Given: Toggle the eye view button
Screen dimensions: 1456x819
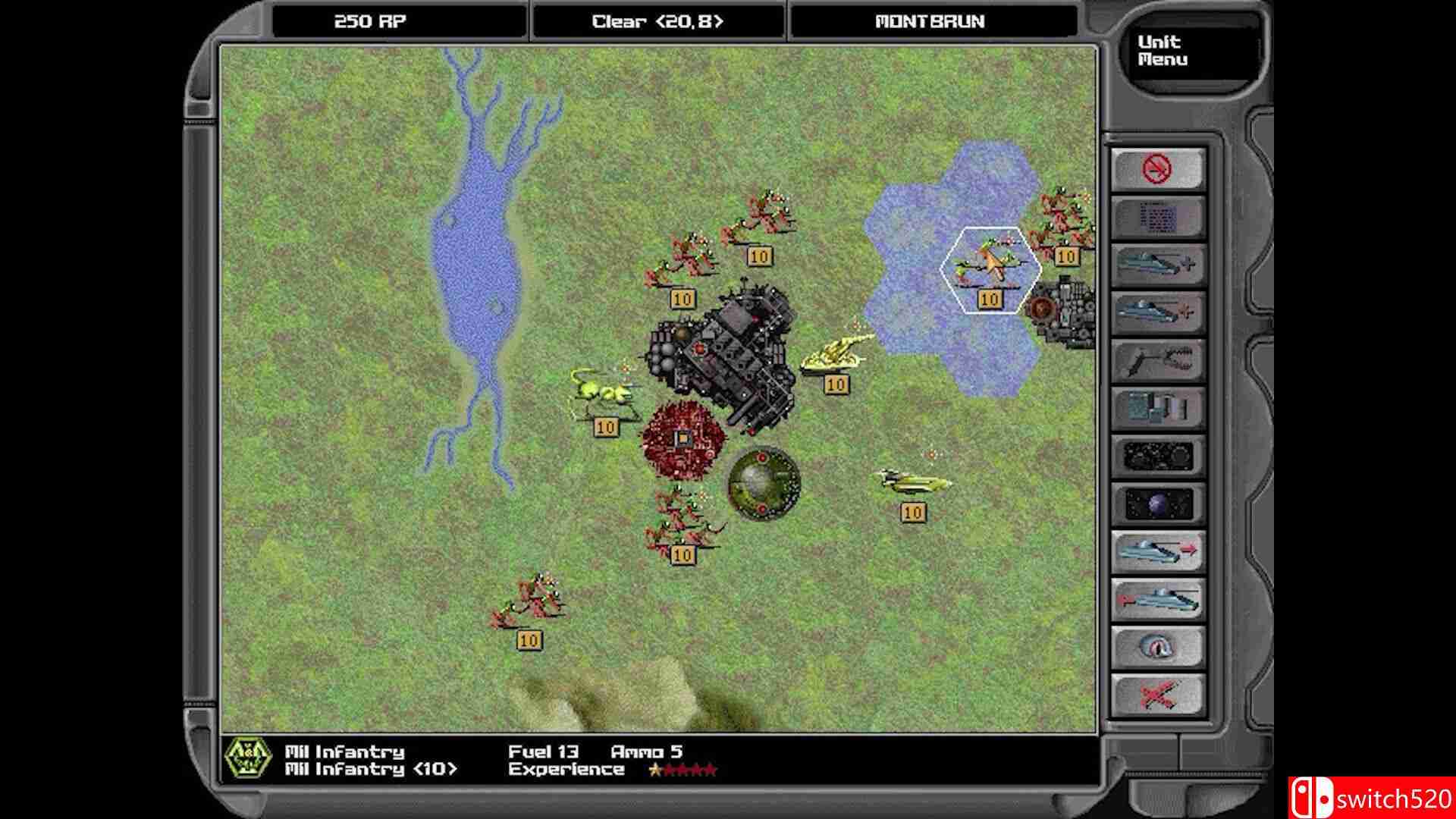Looking at the screenshot, I should (x=1157, y=647).
